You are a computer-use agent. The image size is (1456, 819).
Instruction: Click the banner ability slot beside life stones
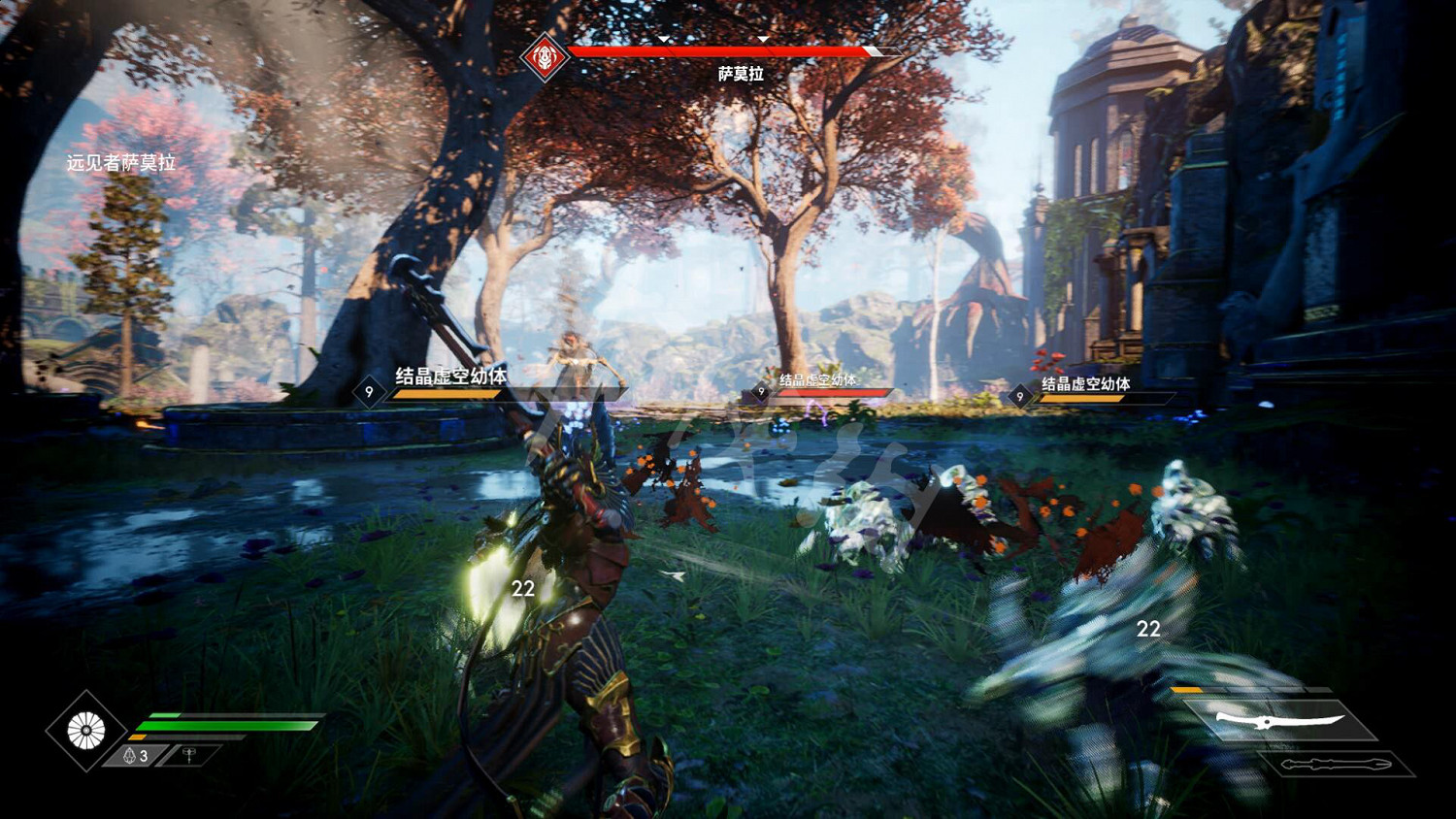tap(189, 754)
